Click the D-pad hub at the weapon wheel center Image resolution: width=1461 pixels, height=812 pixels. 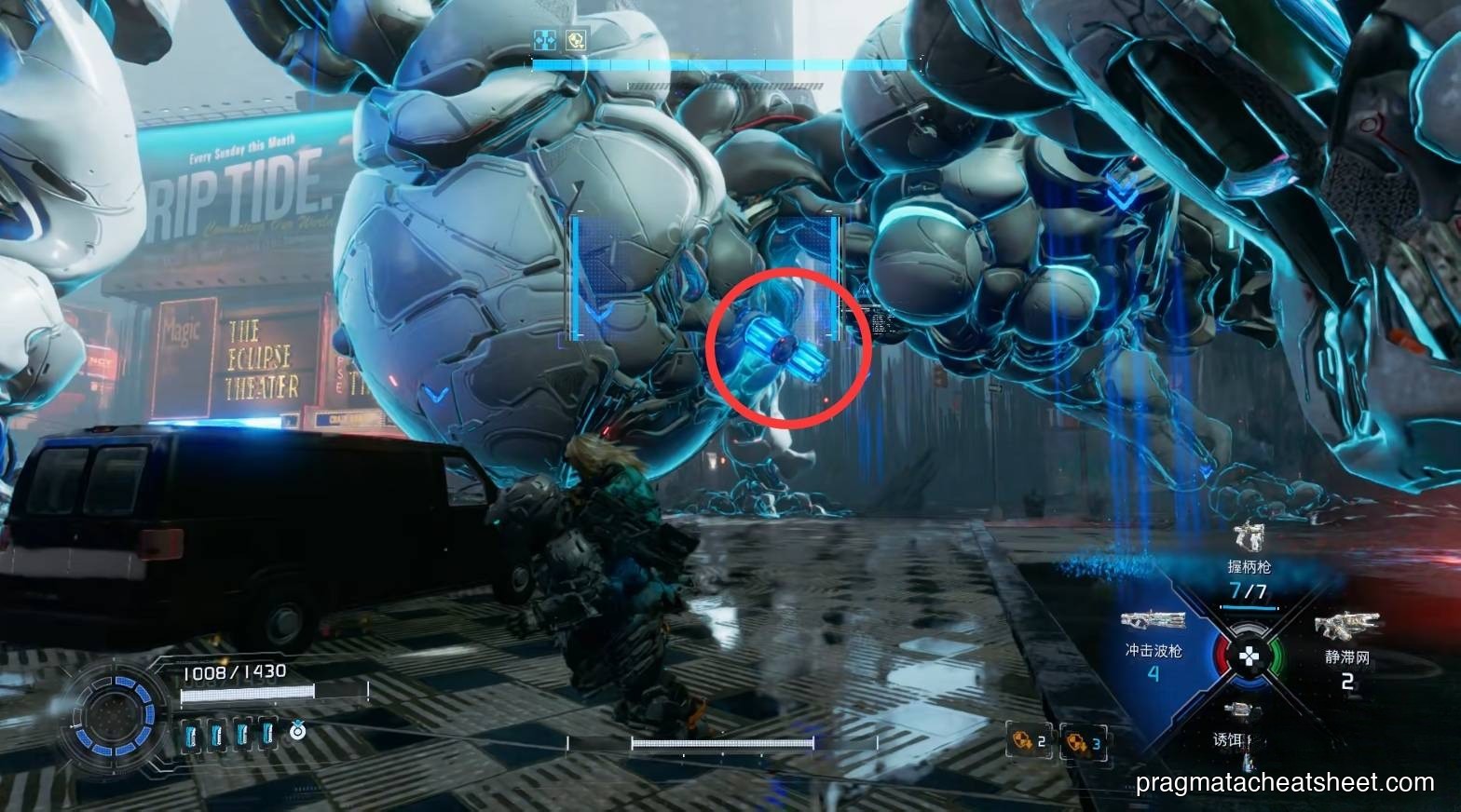pos(1248,656)
